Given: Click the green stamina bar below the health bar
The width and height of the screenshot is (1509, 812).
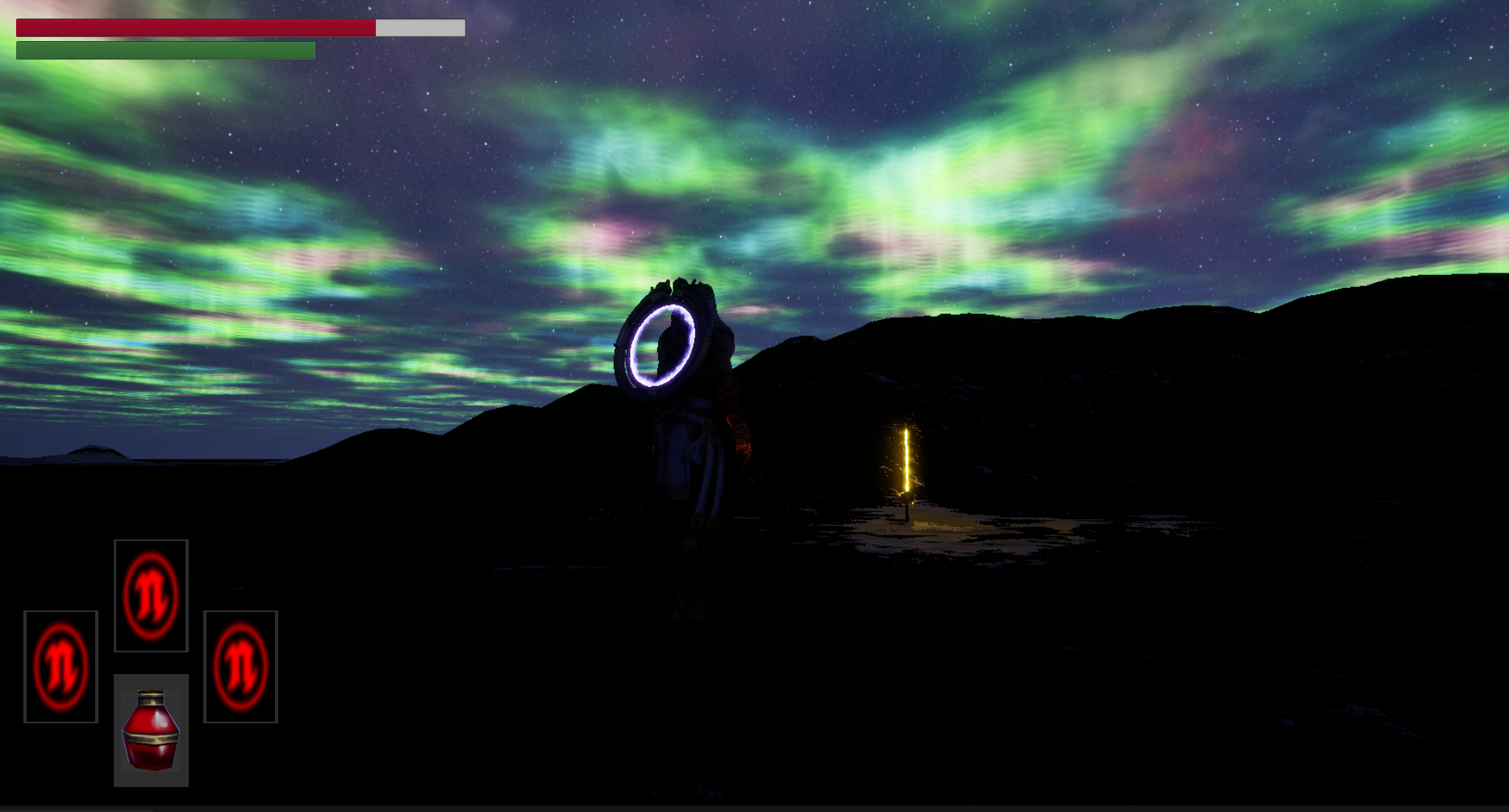Looking at the screenshot, I should [x=161, y=52].
